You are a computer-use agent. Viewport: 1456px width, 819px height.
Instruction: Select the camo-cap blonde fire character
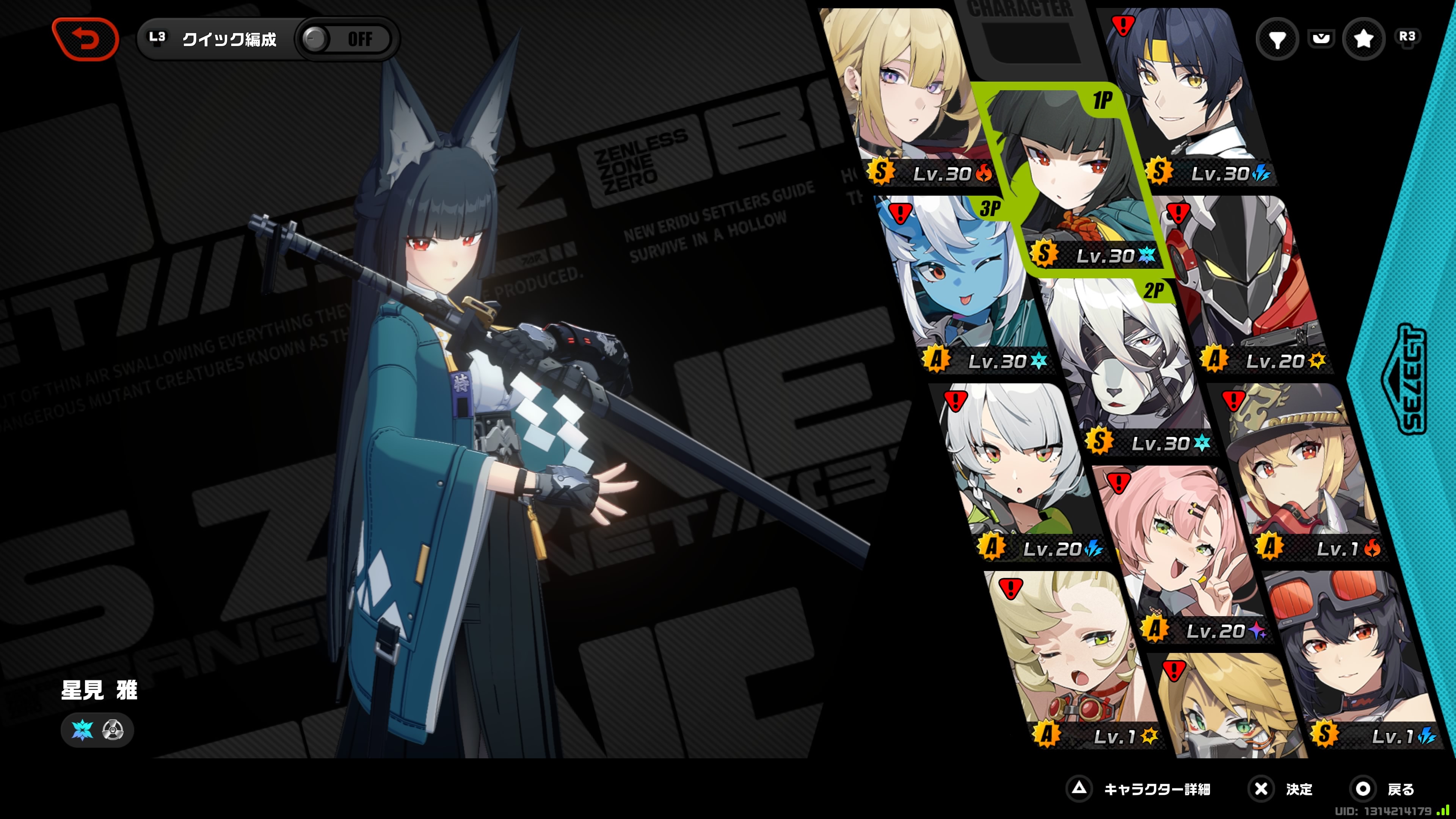(1300, 469)
